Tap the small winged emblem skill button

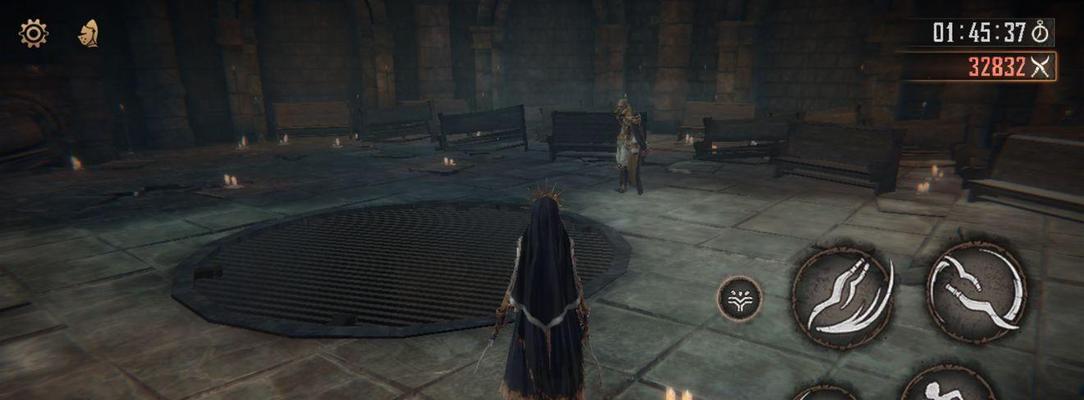pos(739,298)
